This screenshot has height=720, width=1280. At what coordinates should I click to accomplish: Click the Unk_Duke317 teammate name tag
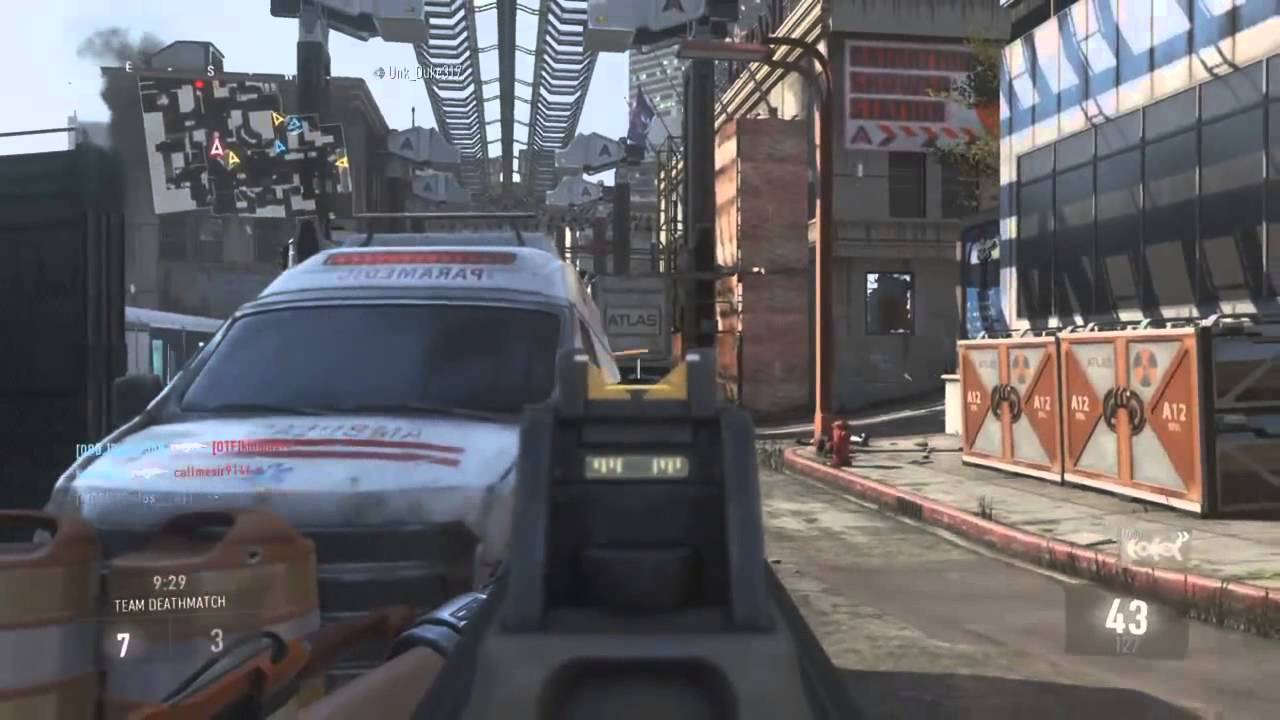418,72
